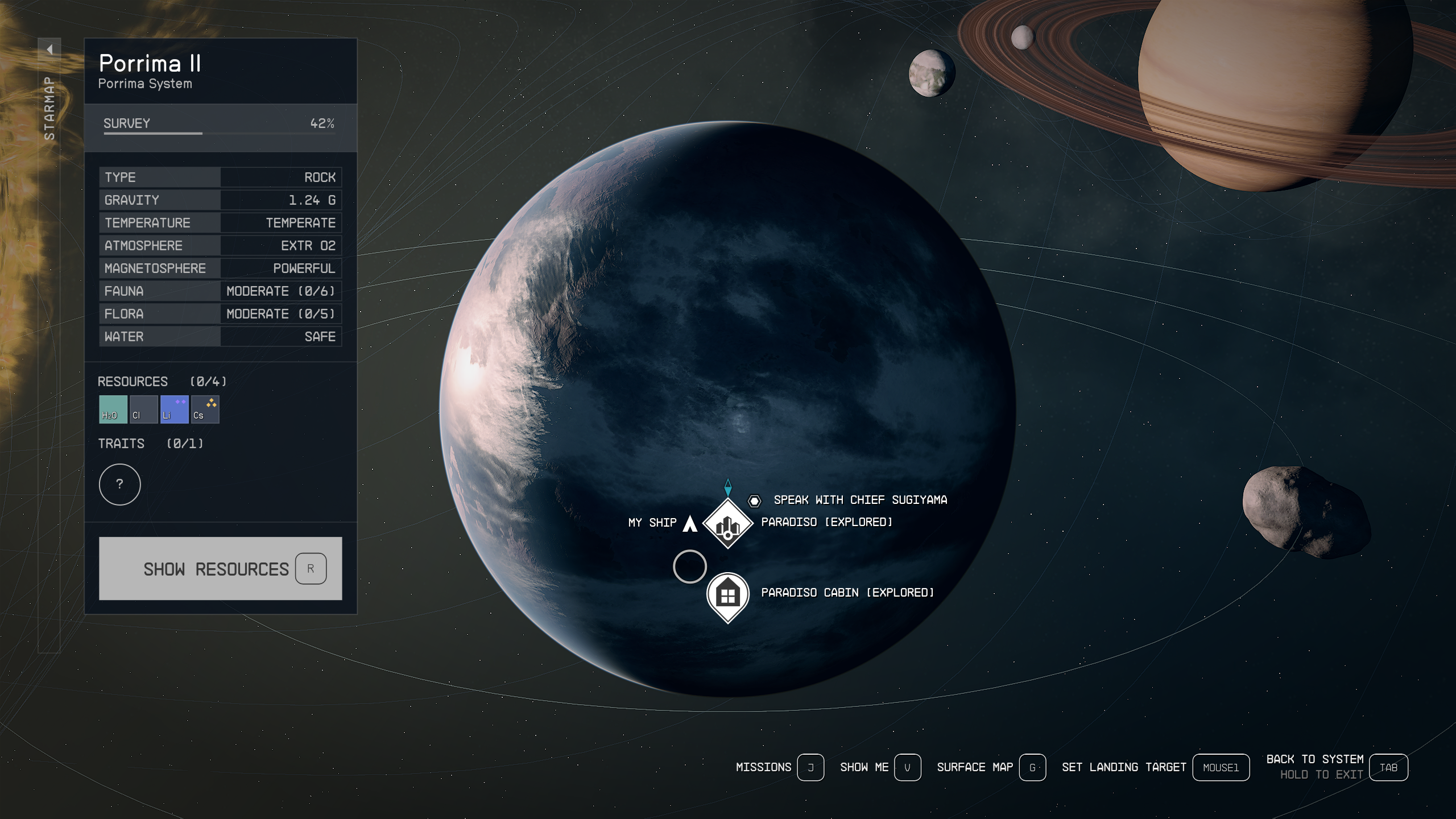The height and width of the screenshot is (819, 1456).
Task: Select the H2O water resource tile
Action: (113, 409)
